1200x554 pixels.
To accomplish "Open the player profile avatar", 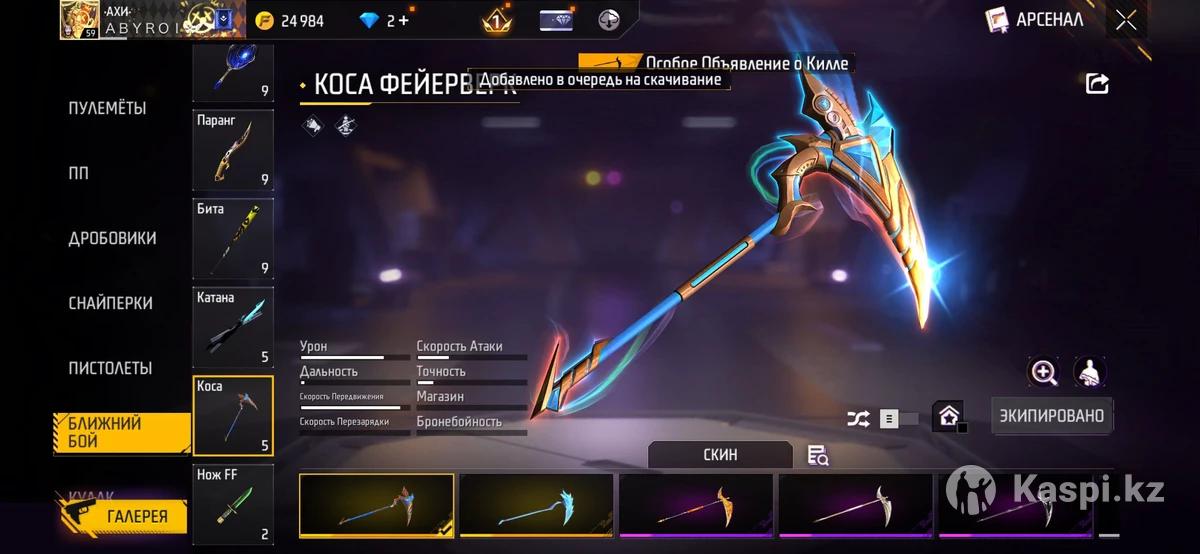I will pos(79,19).
